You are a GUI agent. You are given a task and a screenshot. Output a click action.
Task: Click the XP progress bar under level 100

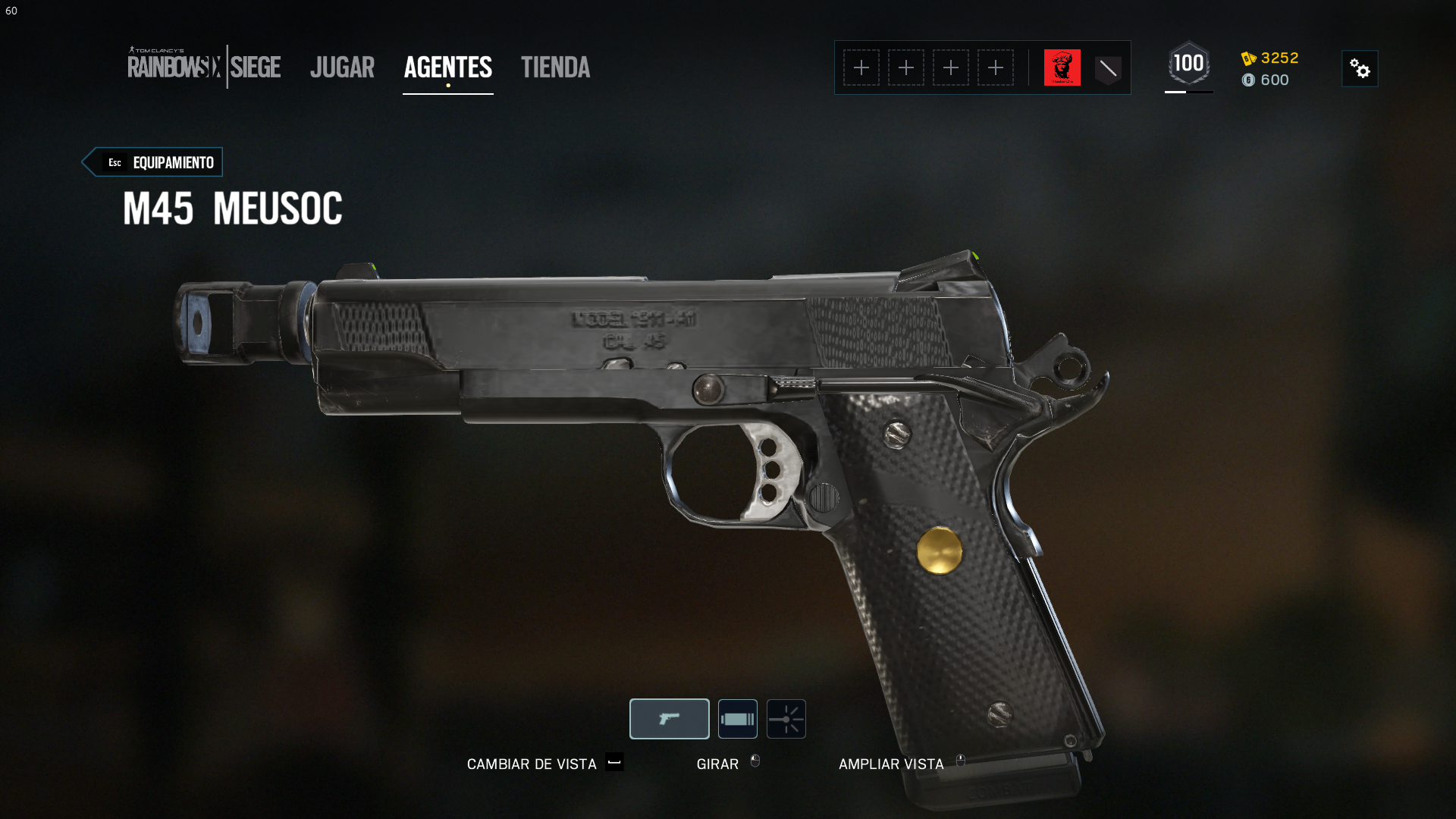(1188, 92)
